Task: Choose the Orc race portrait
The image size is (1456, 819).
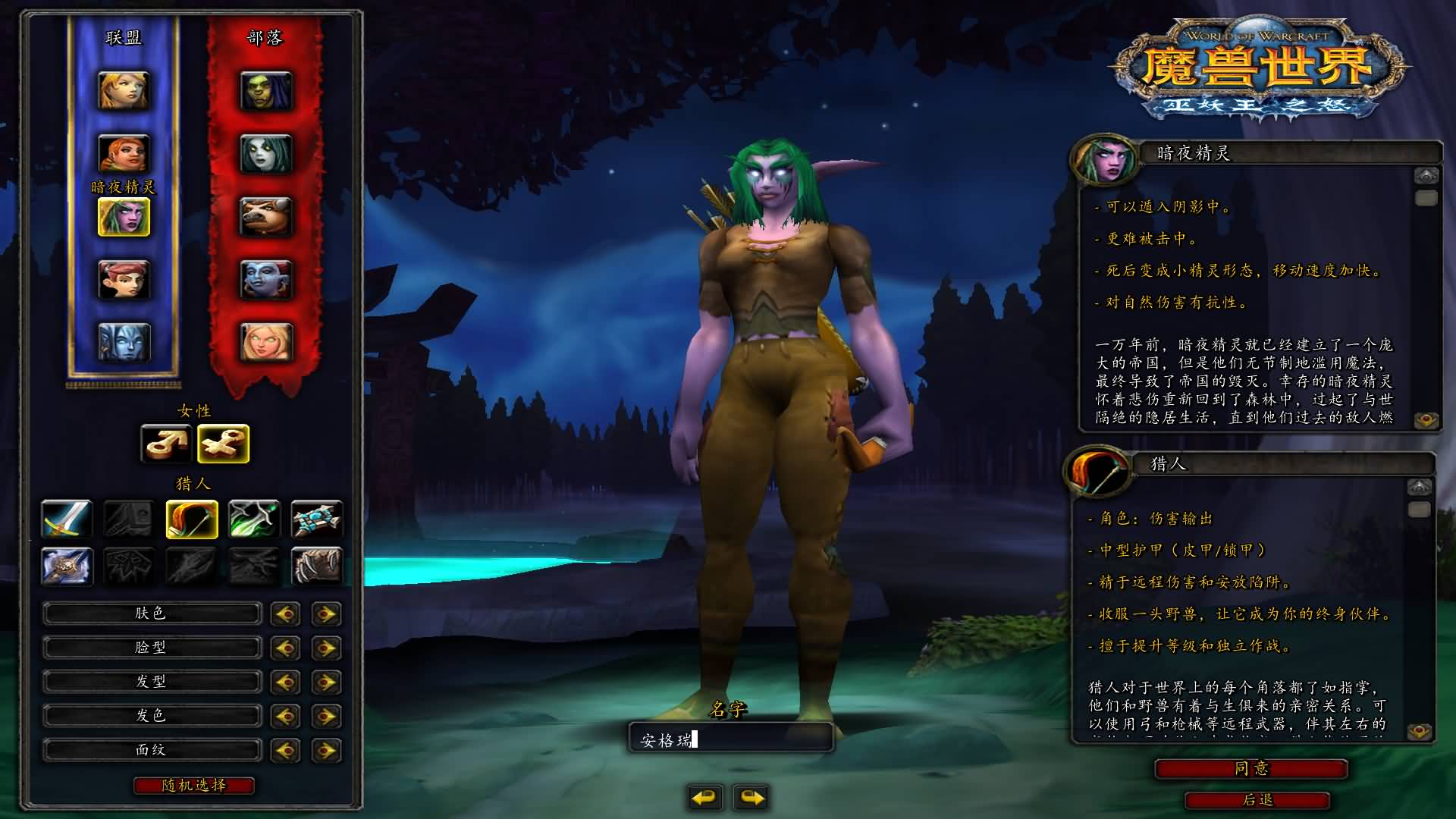Action: (265, 90)
